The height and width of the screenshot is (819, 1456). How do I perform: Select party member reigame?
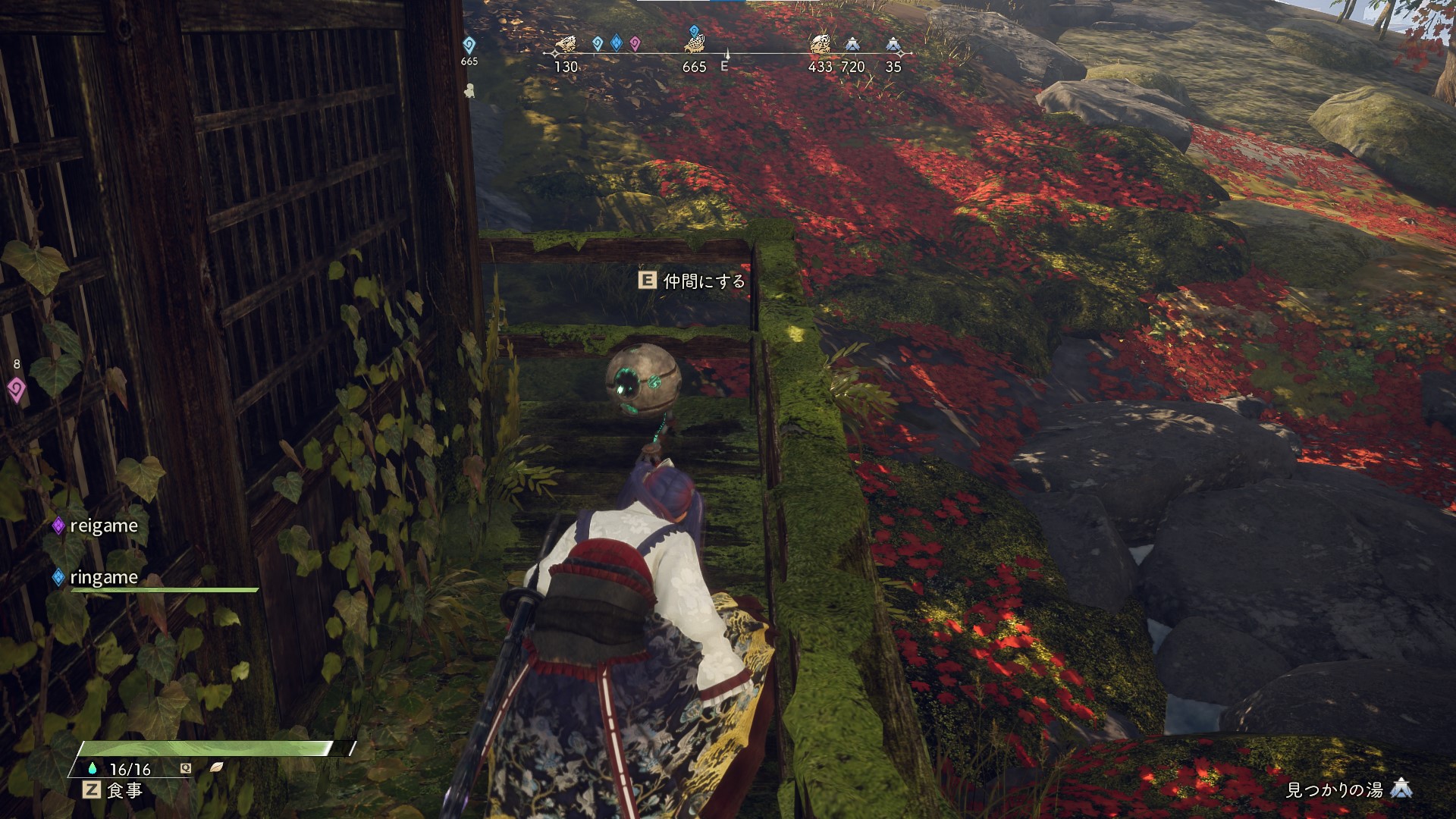point(103,526)
